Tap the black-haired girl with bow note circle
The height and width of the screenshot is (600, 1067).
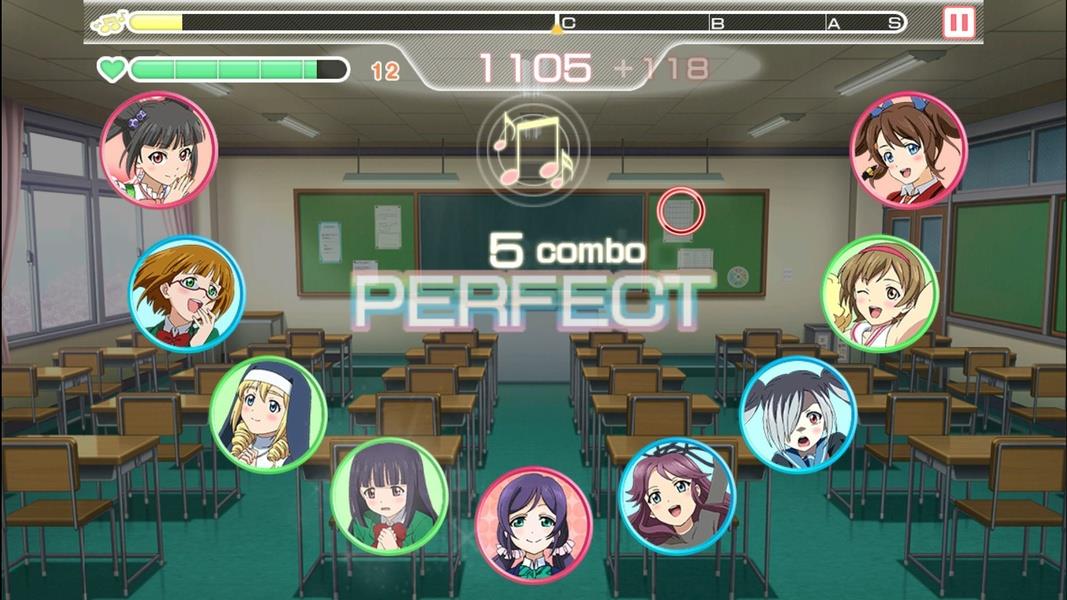159,150
